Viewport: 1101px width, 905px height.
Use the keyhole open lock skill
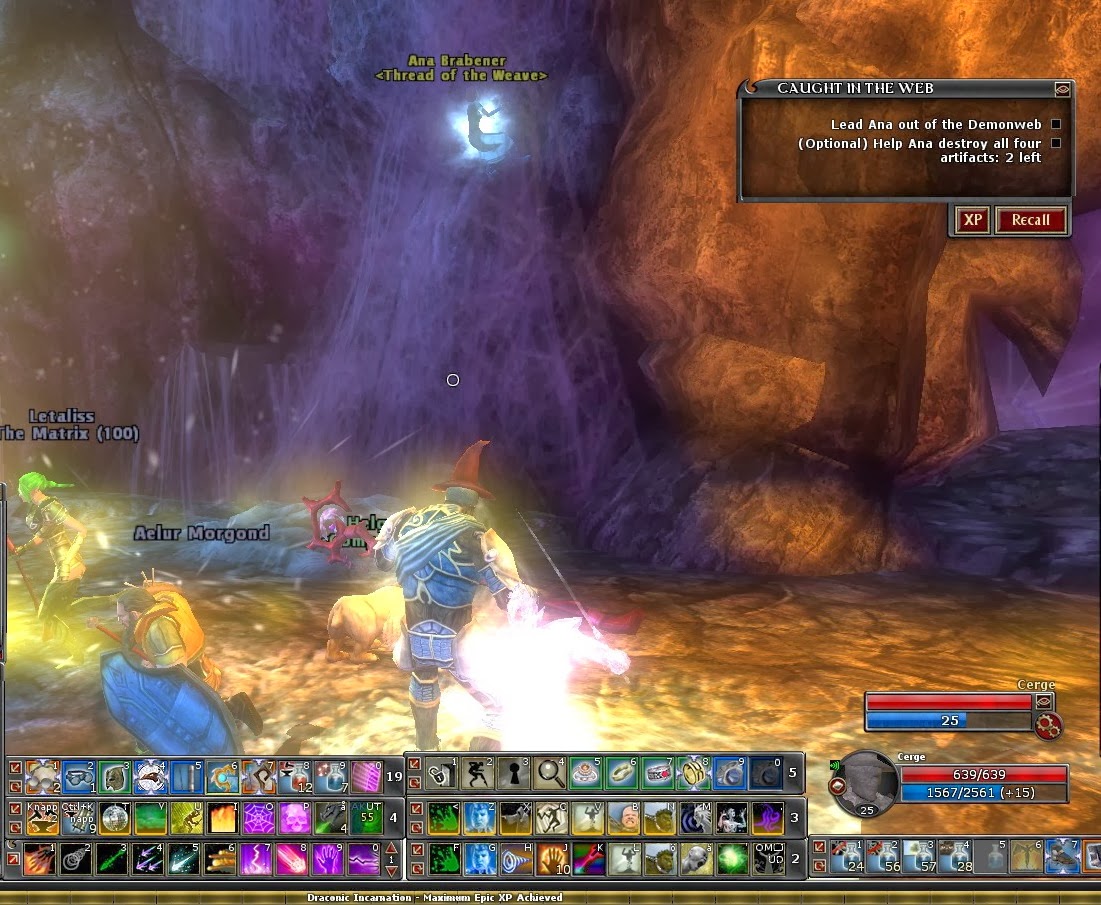pyautogui.click(x=512, y=773)
